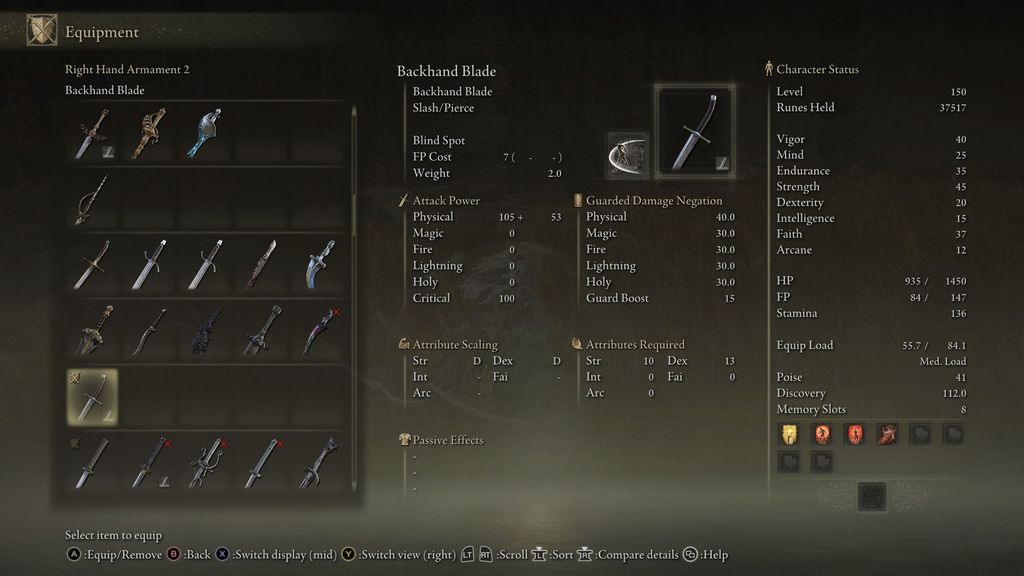This screenshot has width=1024, height=576.
Task: Choose the blue crystal weapon in the top row
Action: [204, 134]
